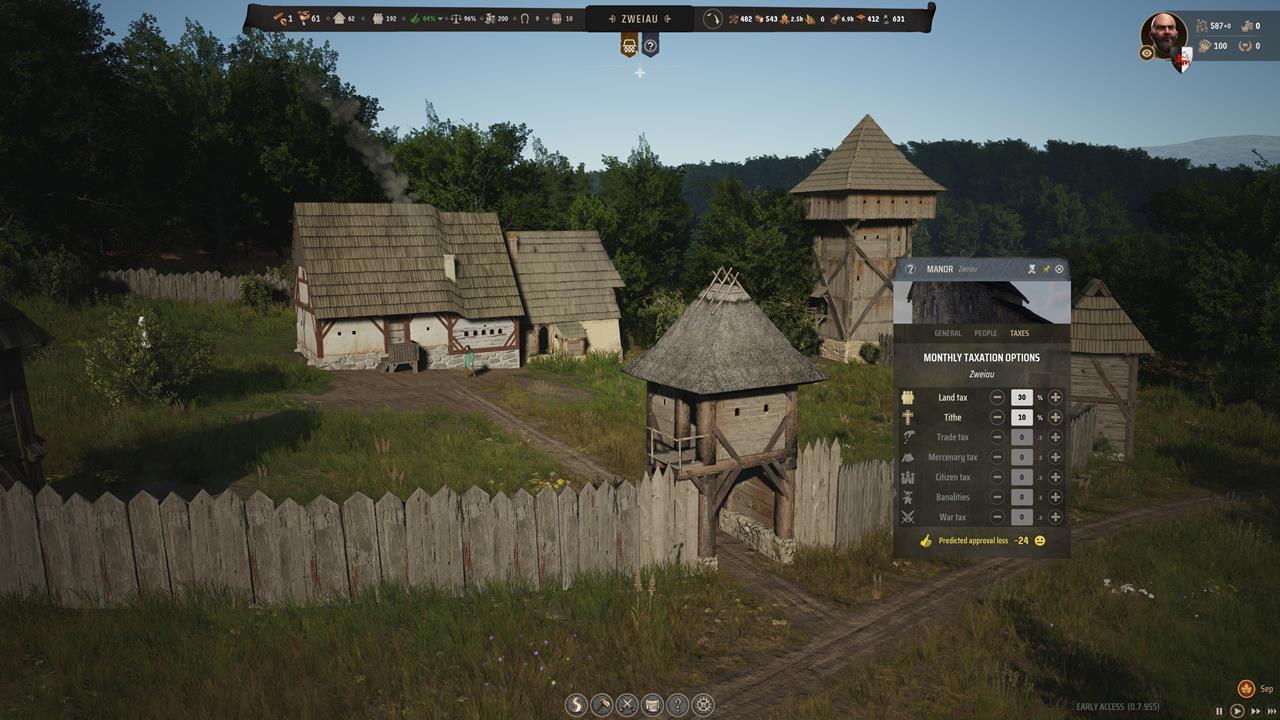This screenshot has height=720, width=1280.
Task: Open the construction hammer menu
Action: [x=602, y=705]
